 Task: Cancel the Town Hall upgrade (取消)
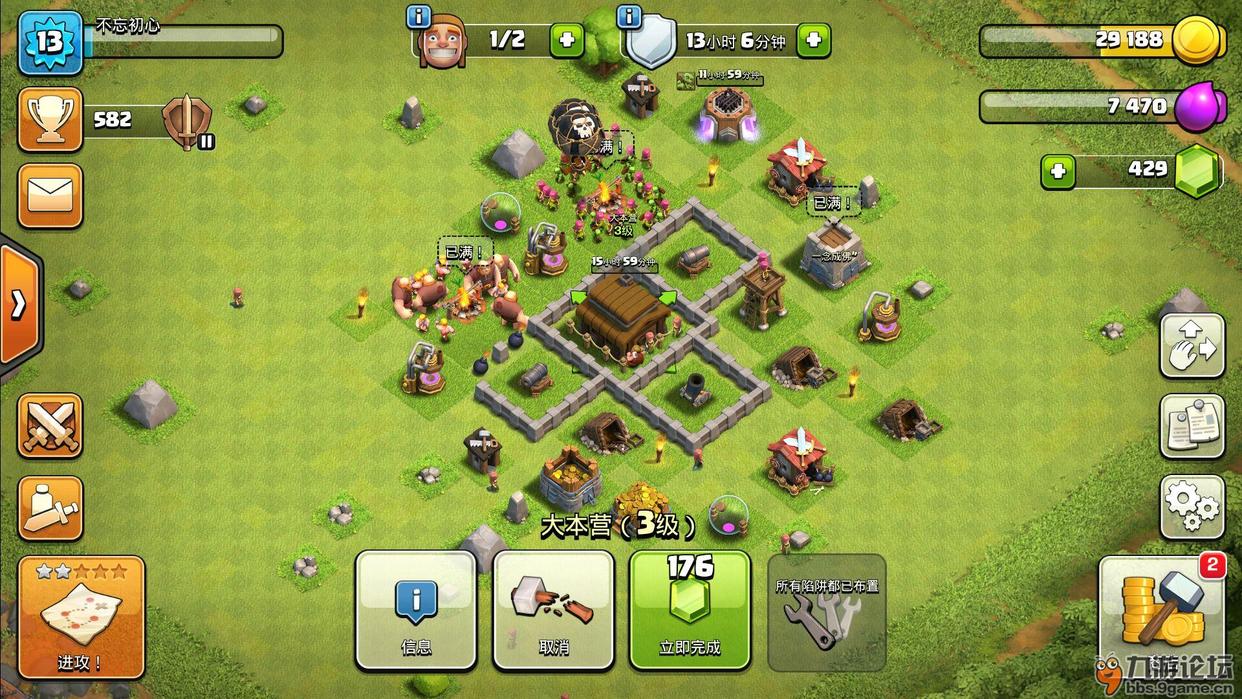click(553, 610)
